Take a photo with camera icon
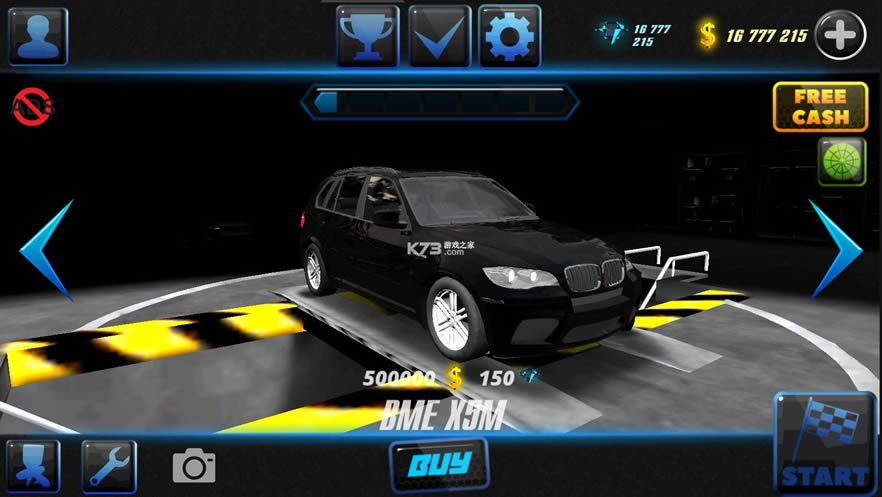The image size is (882, 497). click(x=194, y=466)
